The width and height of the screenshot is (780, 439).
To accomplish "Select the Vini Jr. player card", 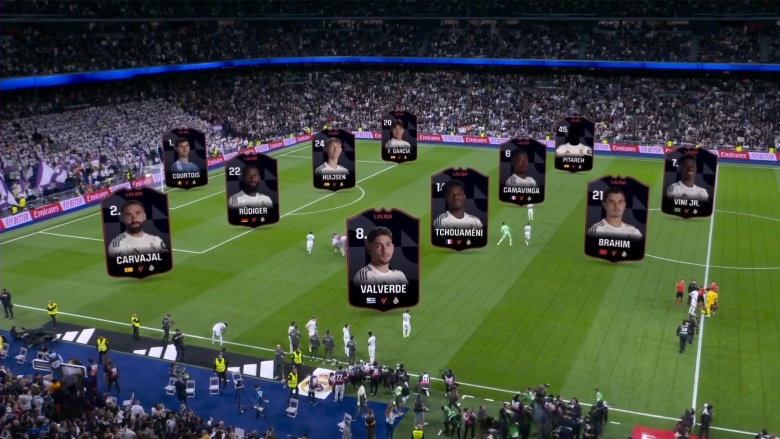I will (689, 182).
